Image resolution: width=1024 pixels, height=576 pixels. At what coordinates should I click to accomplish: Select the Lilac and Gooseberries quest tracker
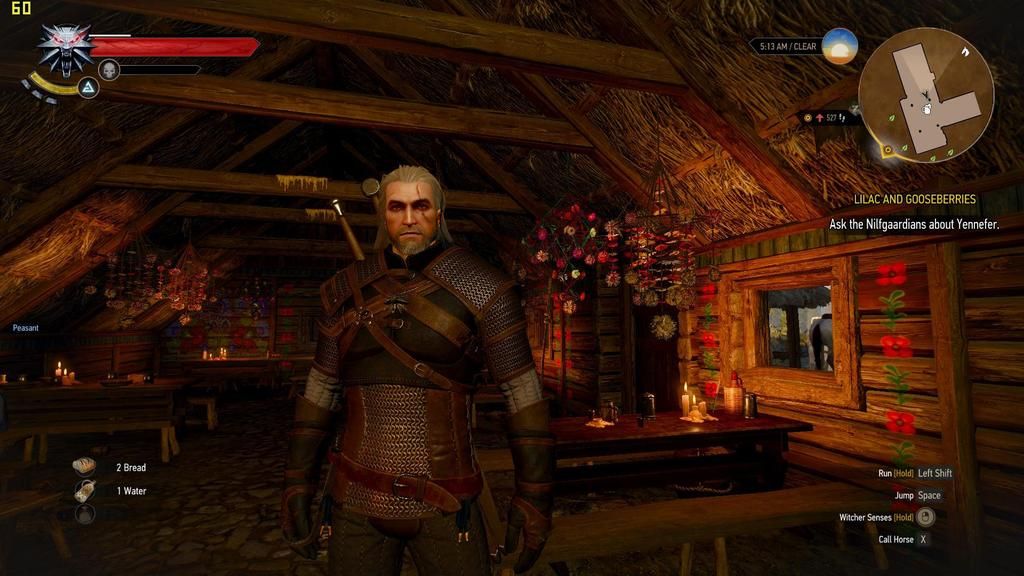pyautogui.click(x=914, y=200)
